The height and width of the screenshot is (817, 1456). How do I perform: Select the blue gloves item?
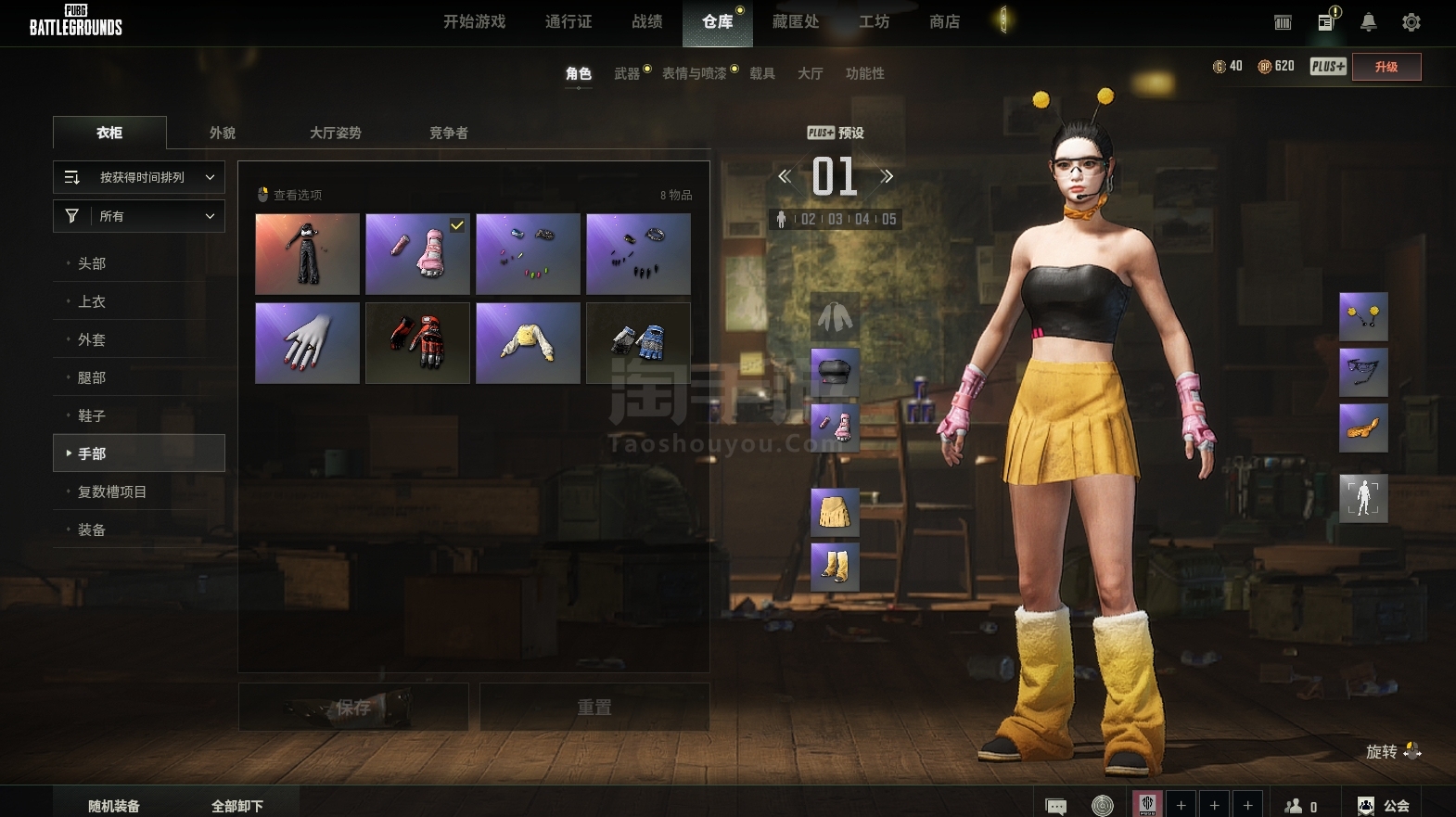638,342
